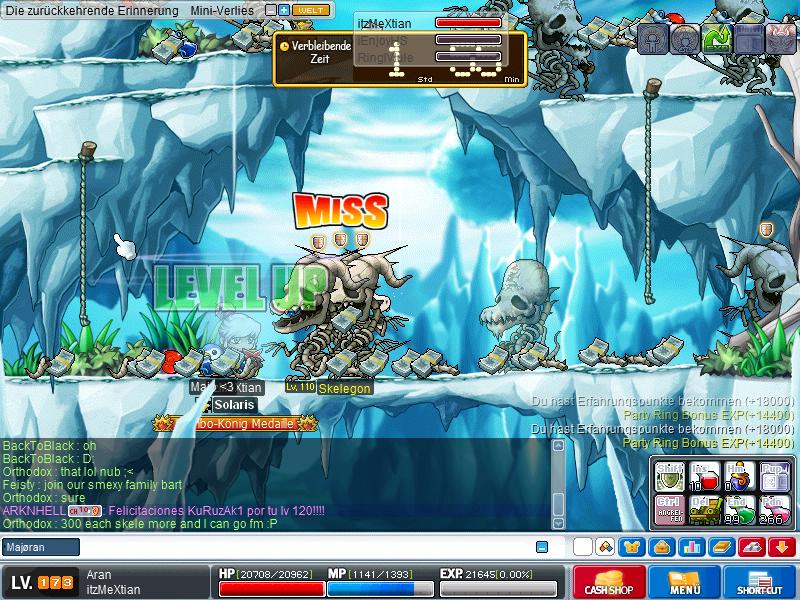Click the red down-arrow button
The image size is (800, 600).
tap(781, 547)
